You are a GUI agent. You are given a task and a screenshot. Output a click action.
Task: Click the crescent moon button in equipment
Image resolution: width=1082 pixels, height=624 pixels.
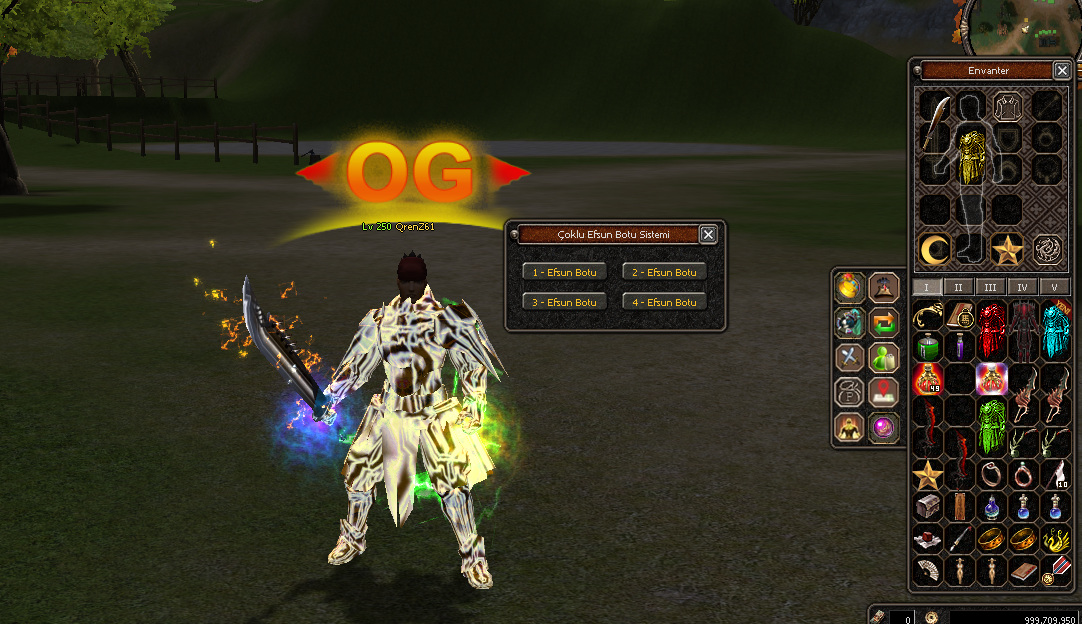(x=935, y=249)
